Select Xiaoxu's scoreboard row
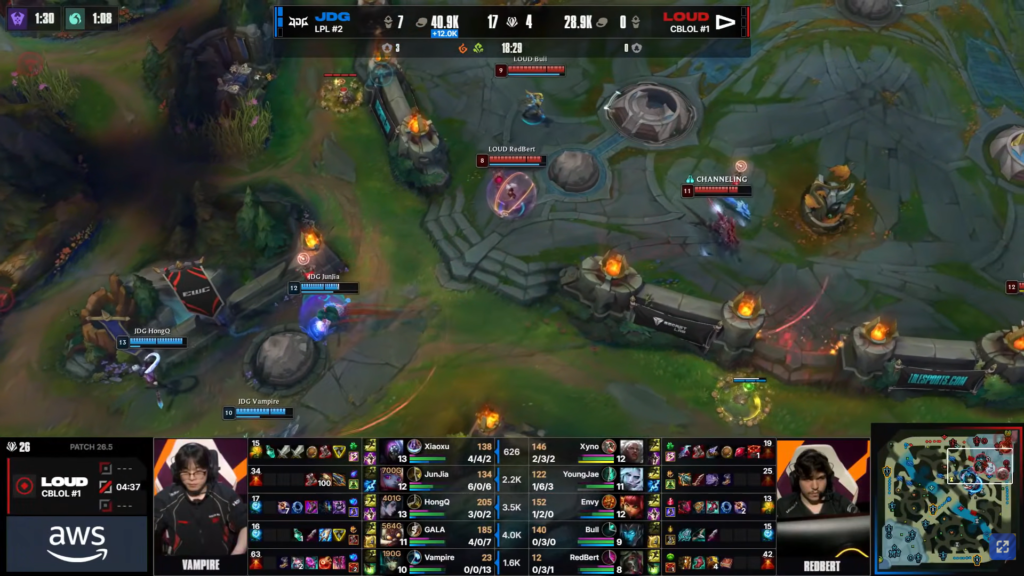This screenshot has width=1024, height=576. (x=440, y=449)
